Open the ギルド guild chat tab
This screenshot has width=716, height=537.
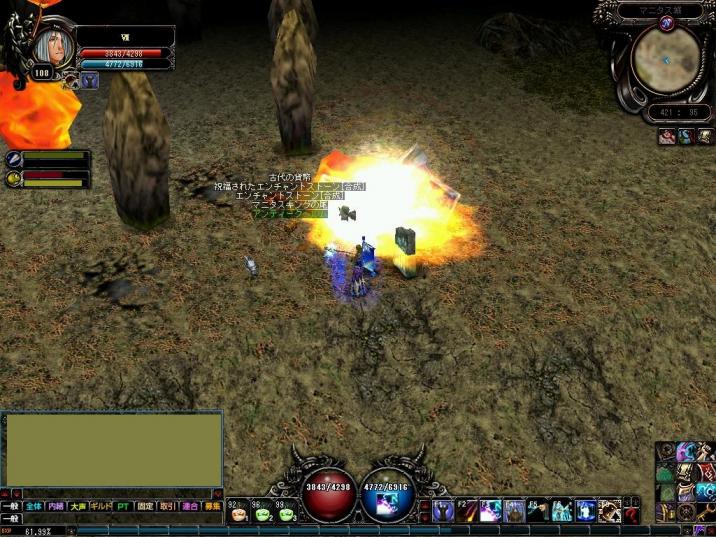[x=101, y=507]
